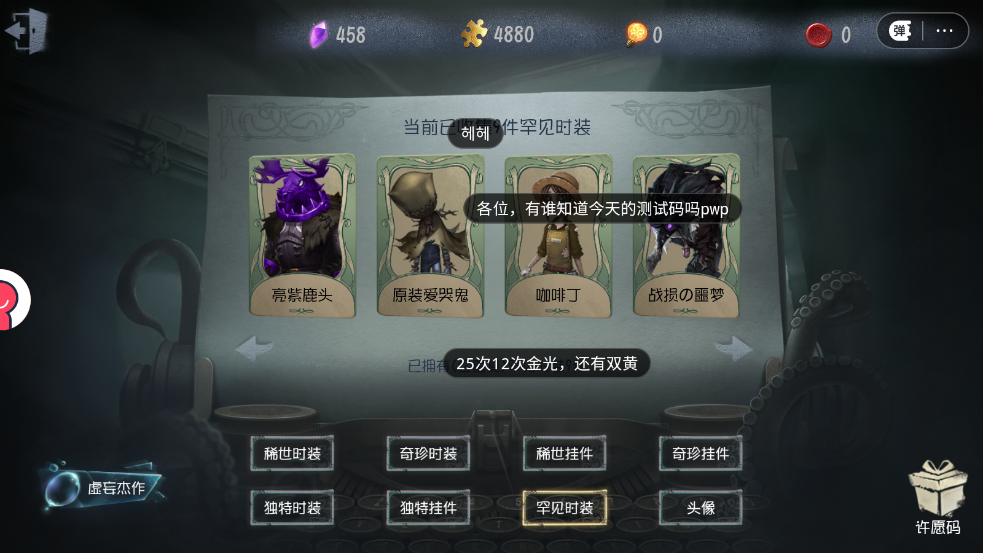Exit through the door icon
The height and width of the screenshot is (553, 983).
click(27, 31)
